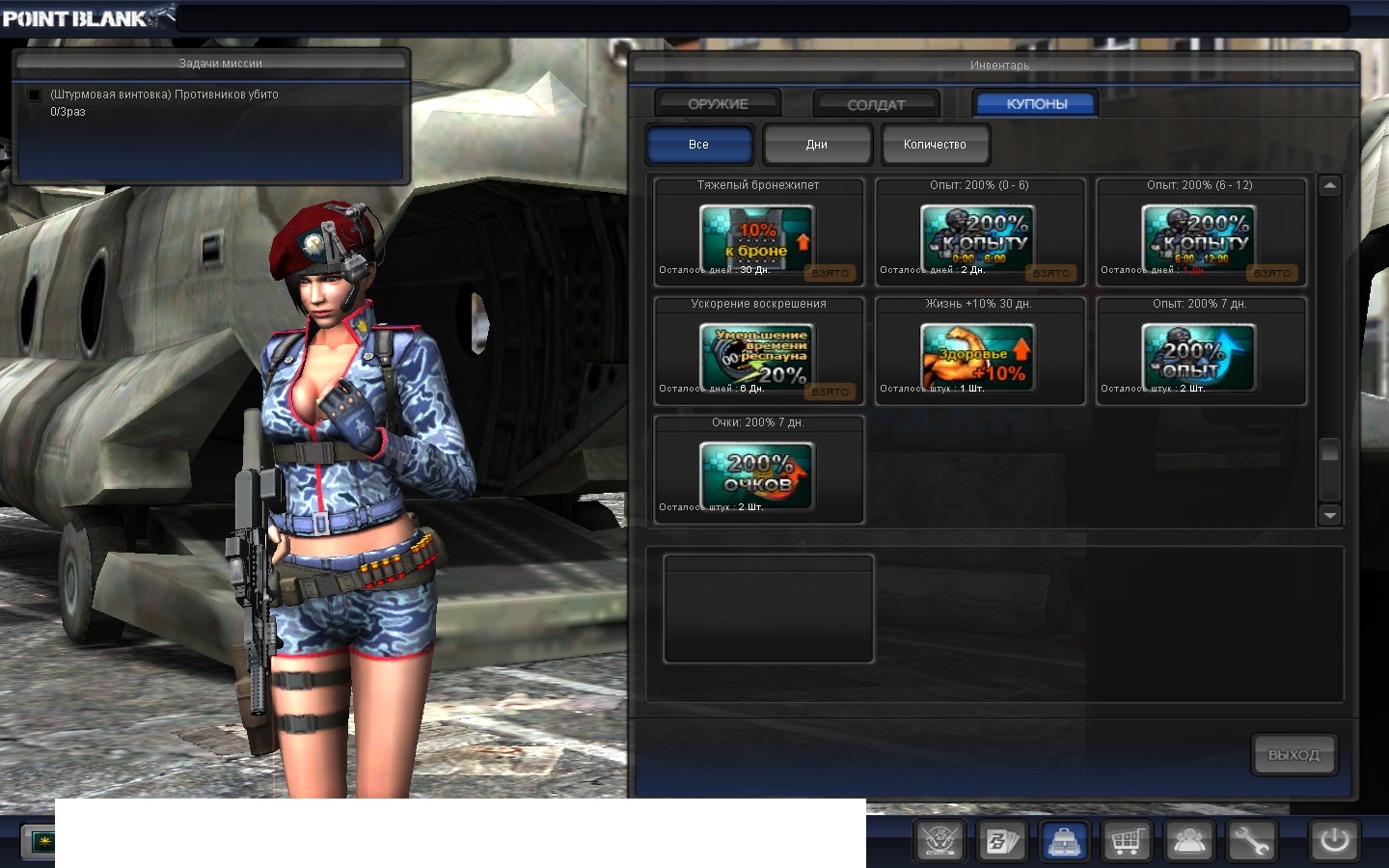The height and width of the screenshot is (868, 1389).
Task: Select the Тяжелый бронежилет coupon
Action: (x=758, y=238)
